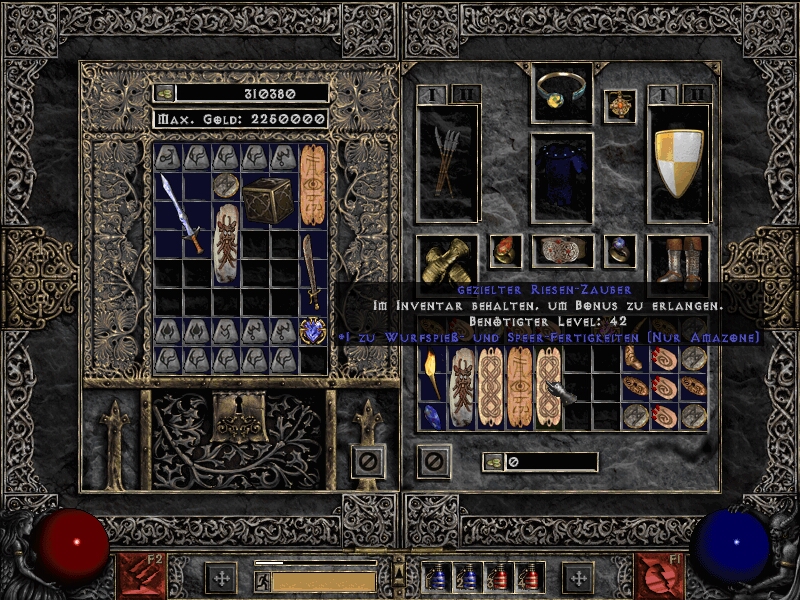Image resolution: width=800 pixels, height=600 pixels.
Task: Select the blue jewel in the stash
Action: (x=313, y=331)
